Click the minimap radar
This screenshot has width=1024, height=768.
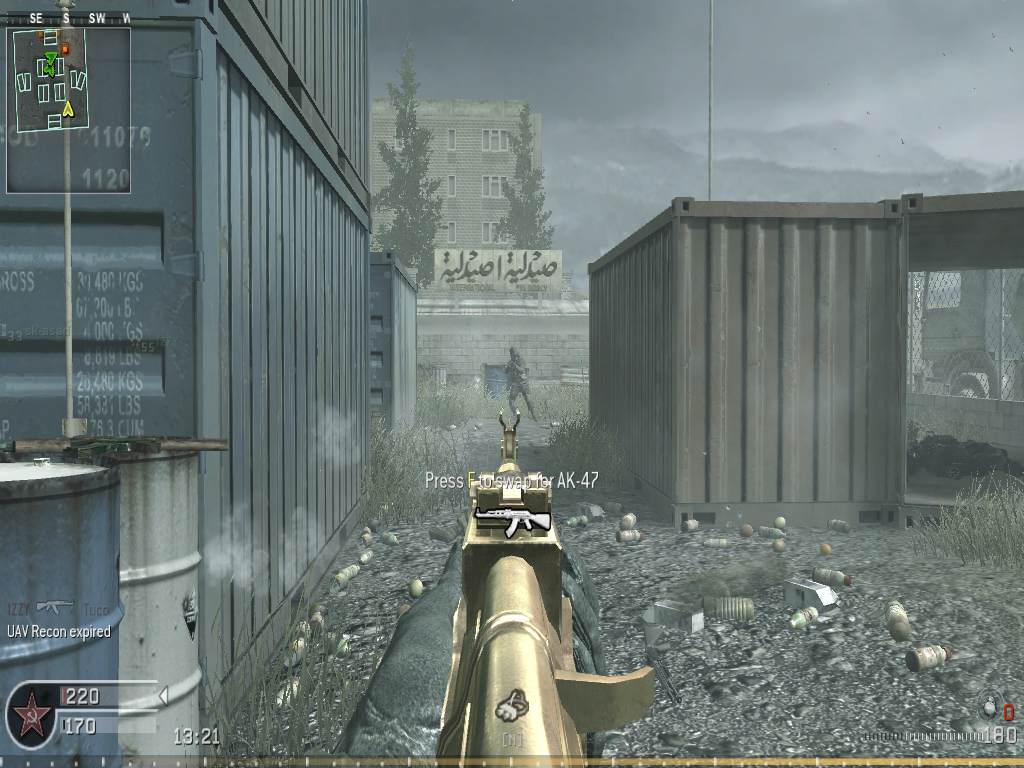click(68, 109)
